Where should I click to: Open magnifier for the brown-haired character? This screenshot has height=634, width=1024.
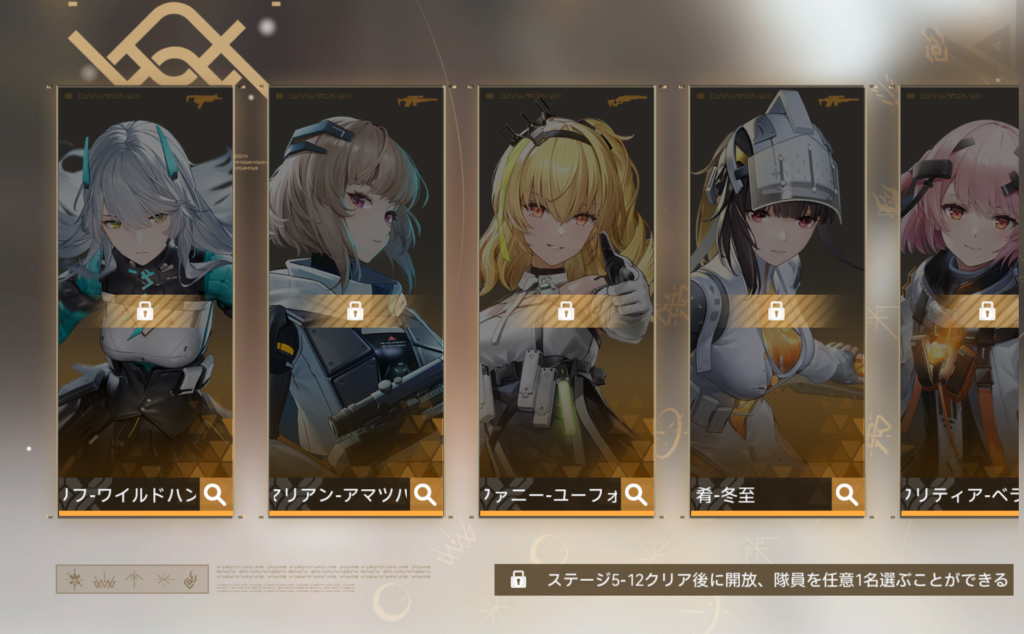[x=425, y=494]
